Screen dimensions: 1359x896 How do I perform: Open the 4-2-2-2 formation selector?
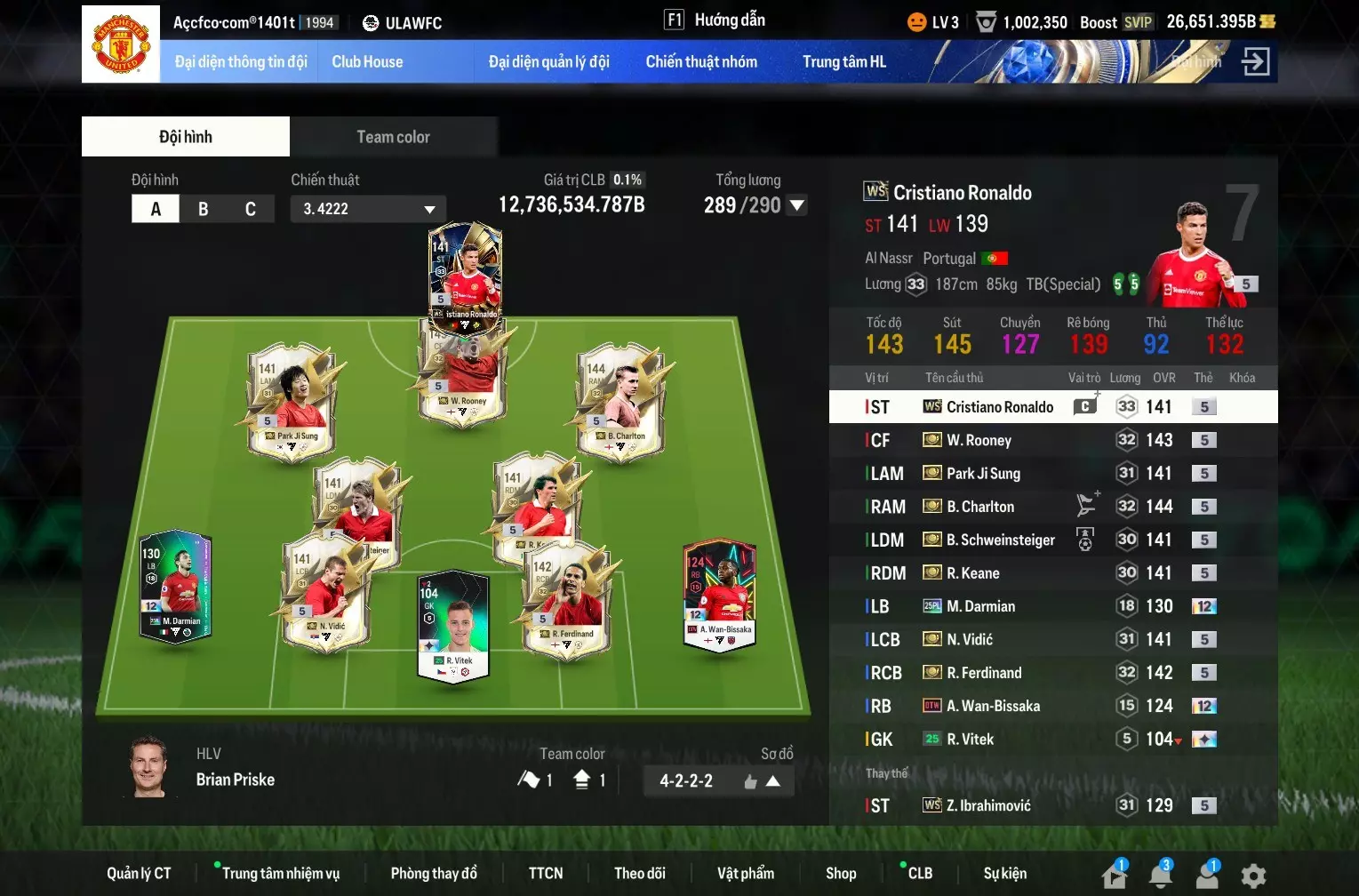[x=718, y=781]
